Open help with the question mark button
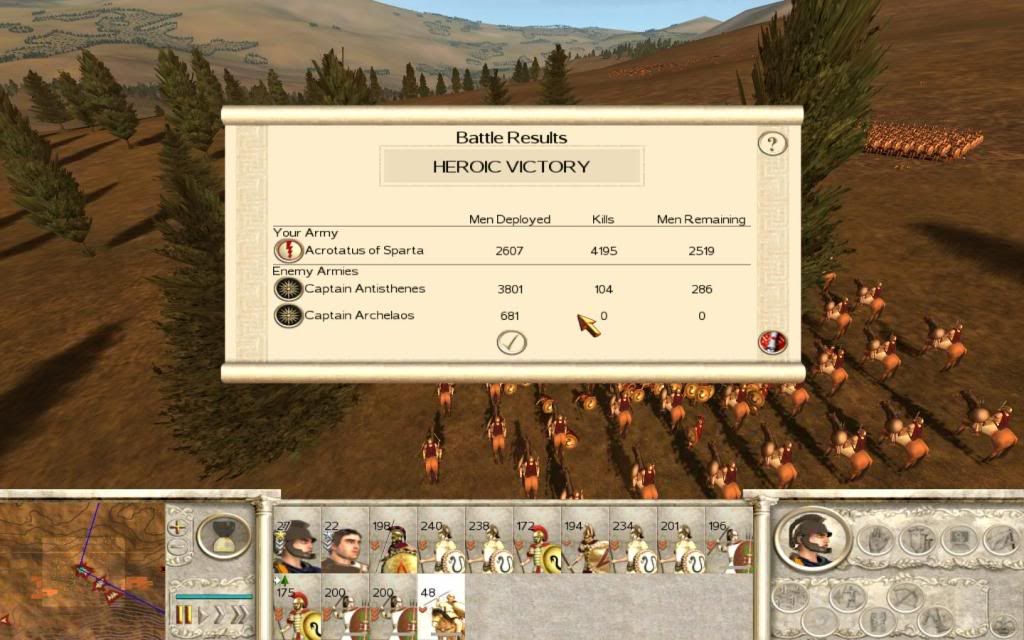This screenshot has height=640, width=1024. click(771, 143)
